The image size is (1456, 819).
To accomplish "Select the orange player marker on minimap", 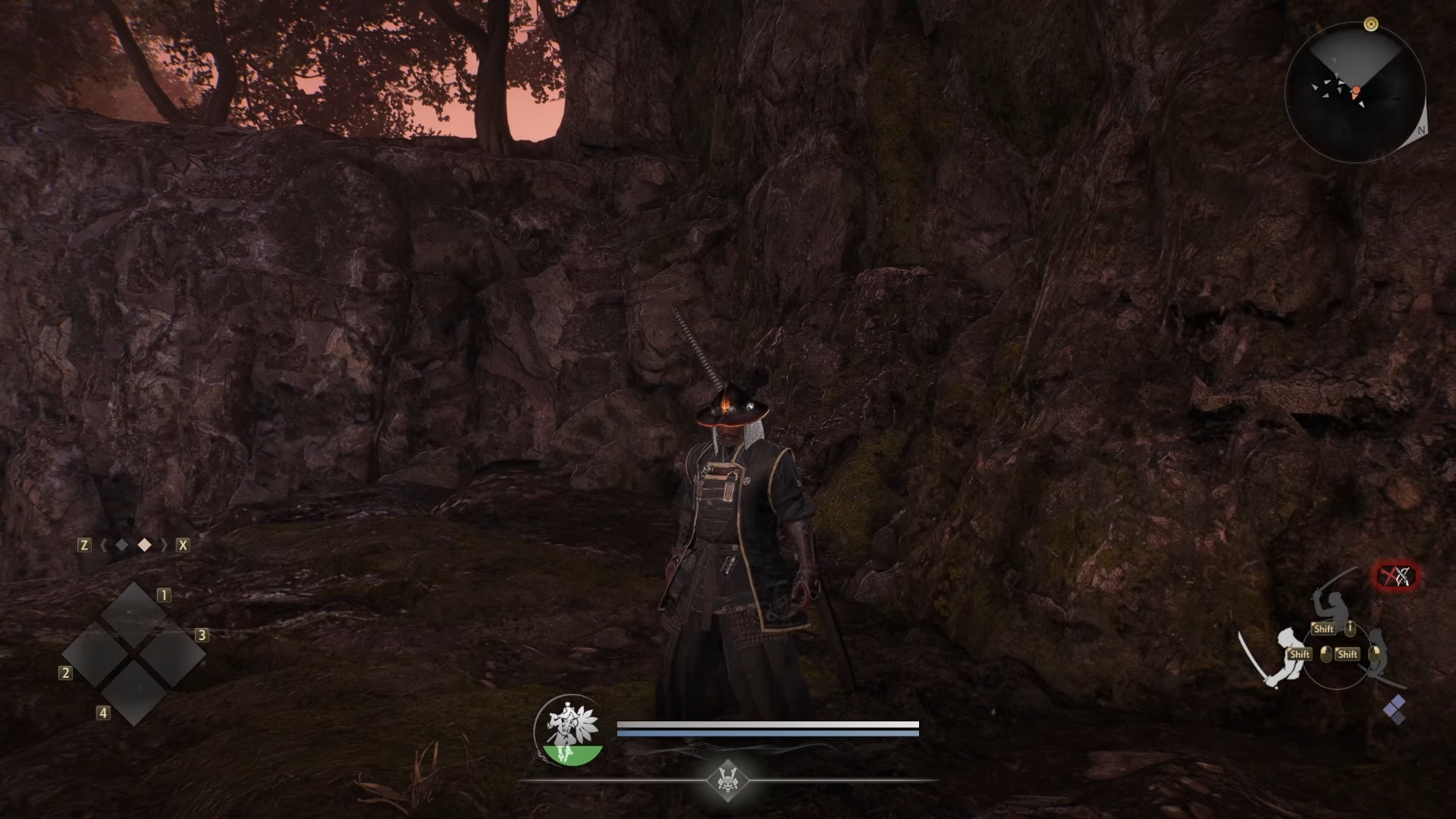I will tap(1356, 92).
